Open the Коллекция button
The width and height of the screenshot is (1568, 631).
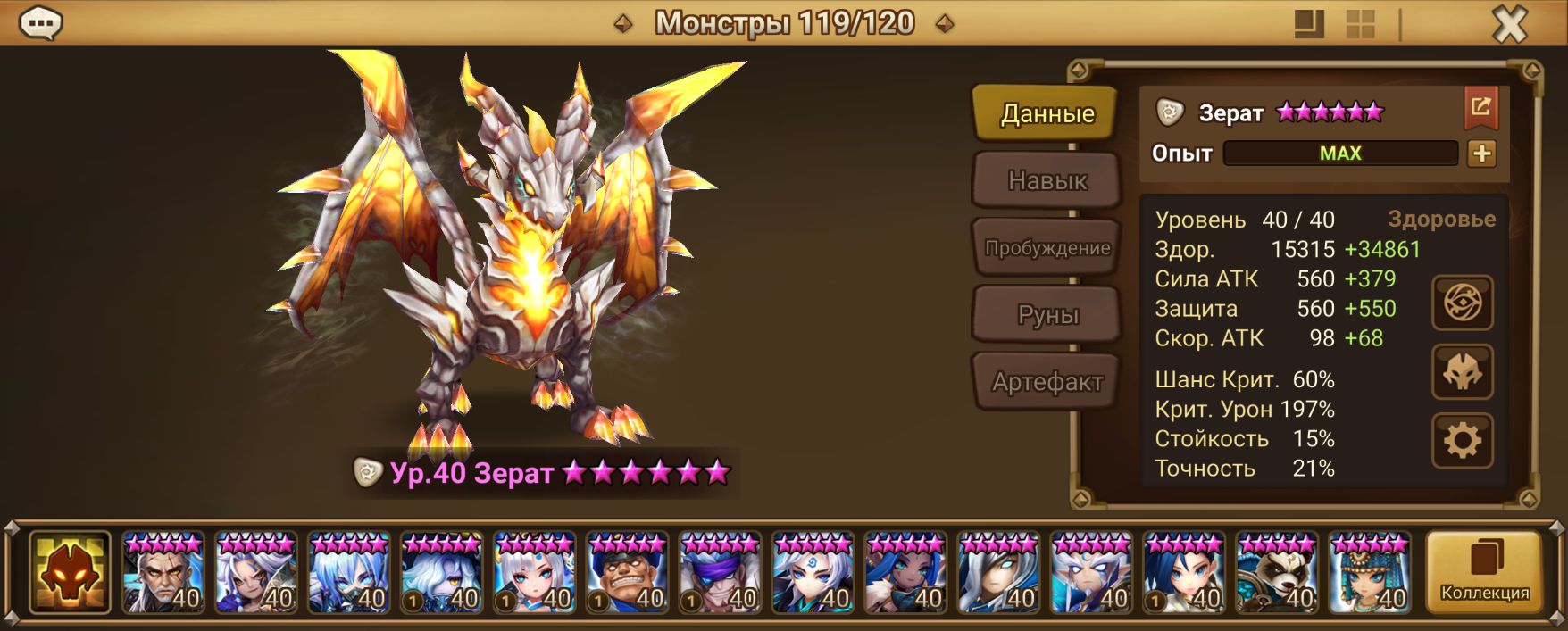(1484, 572)
